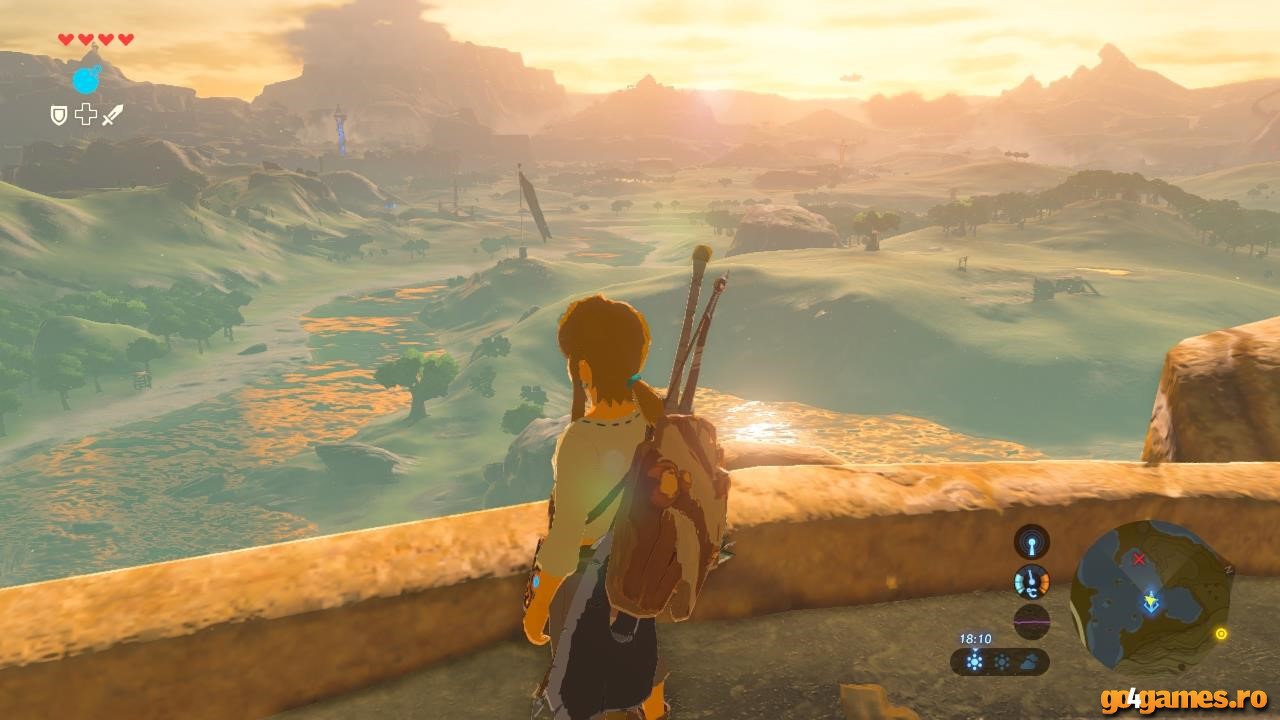Click the 18:10 time display
Screen dimensions: 1280x720
click(x=975, y=638)
